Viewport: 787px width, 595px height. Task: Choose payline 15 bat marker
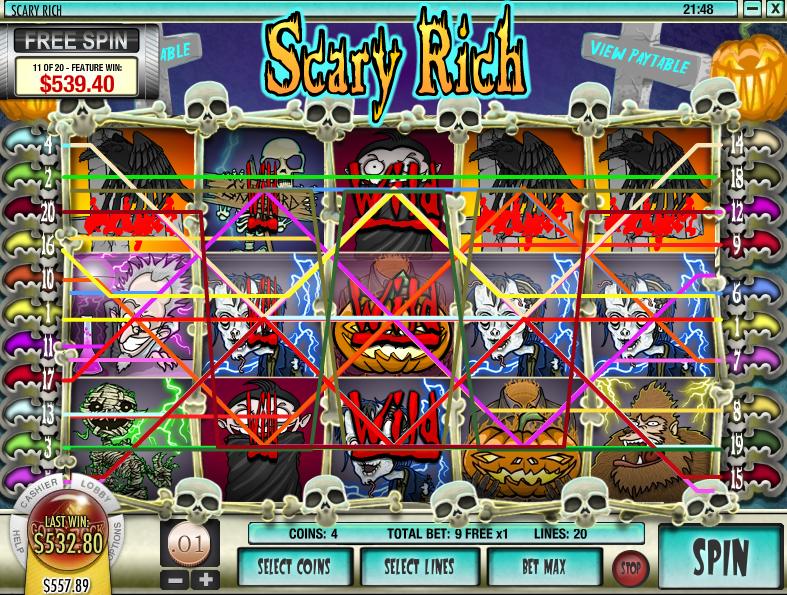click(x=757, y=479)
